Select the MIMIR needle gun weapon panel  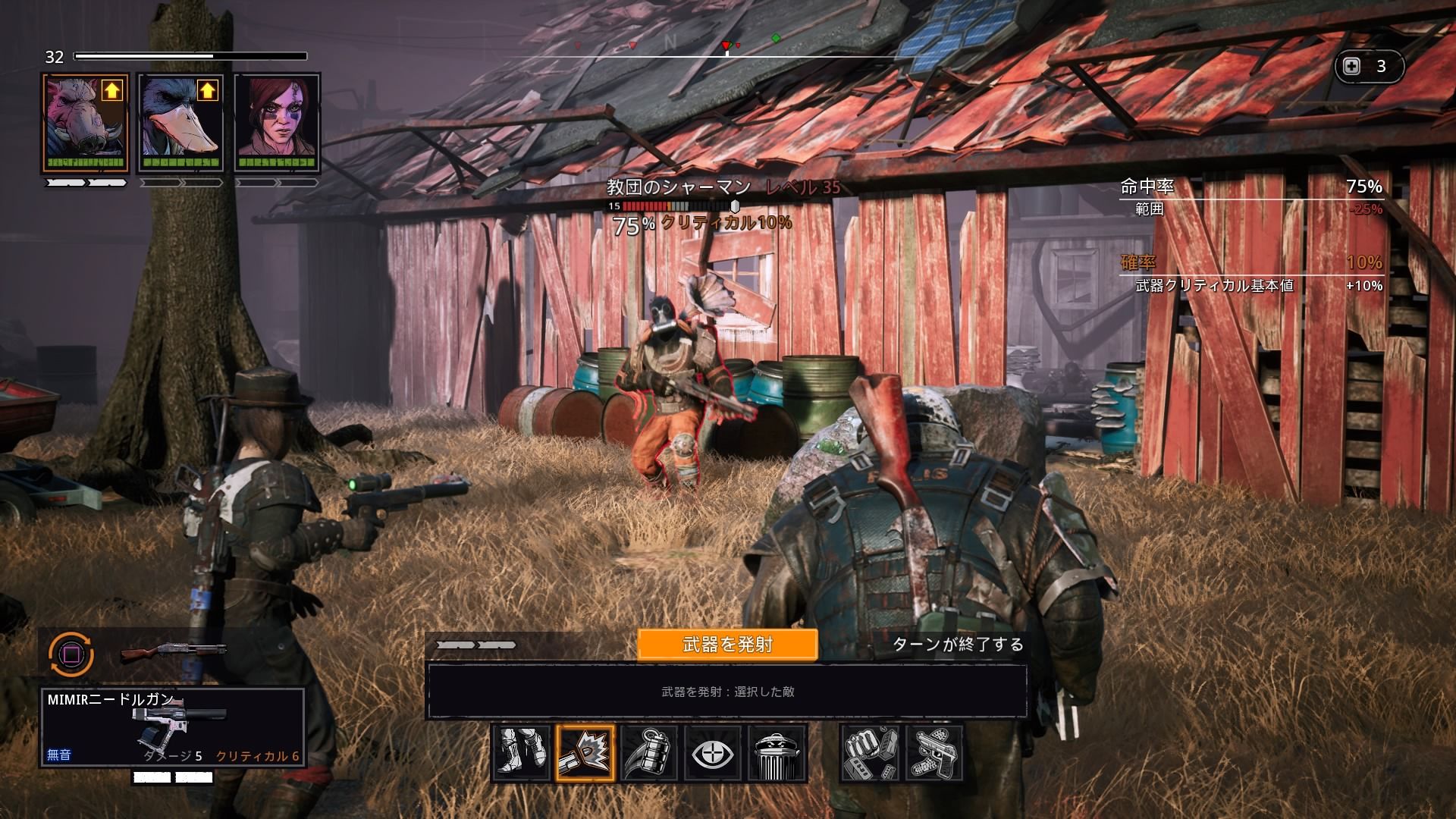[173, 726]
